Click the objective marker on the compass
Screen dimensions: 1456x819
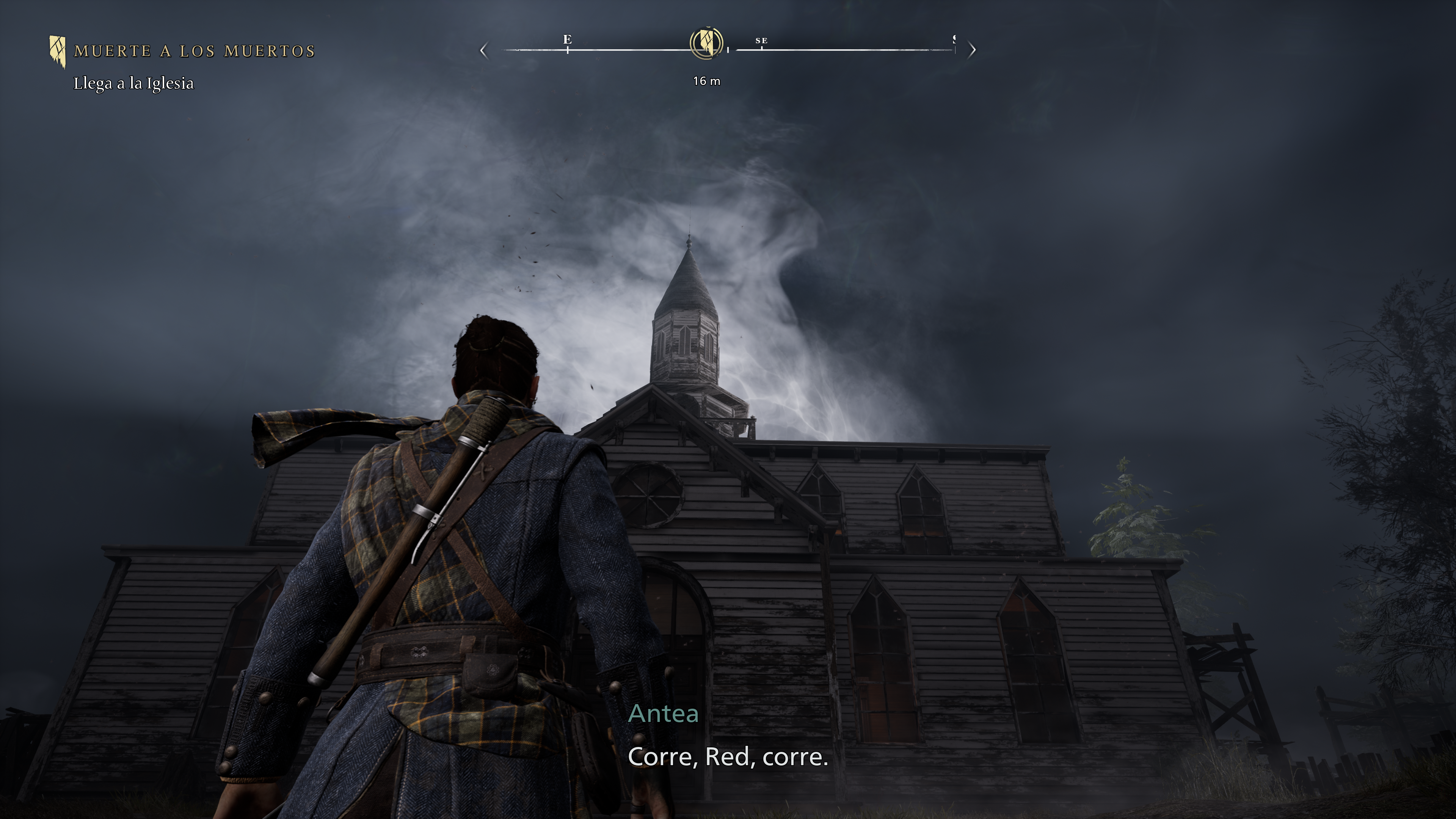(x=706, y=42)
